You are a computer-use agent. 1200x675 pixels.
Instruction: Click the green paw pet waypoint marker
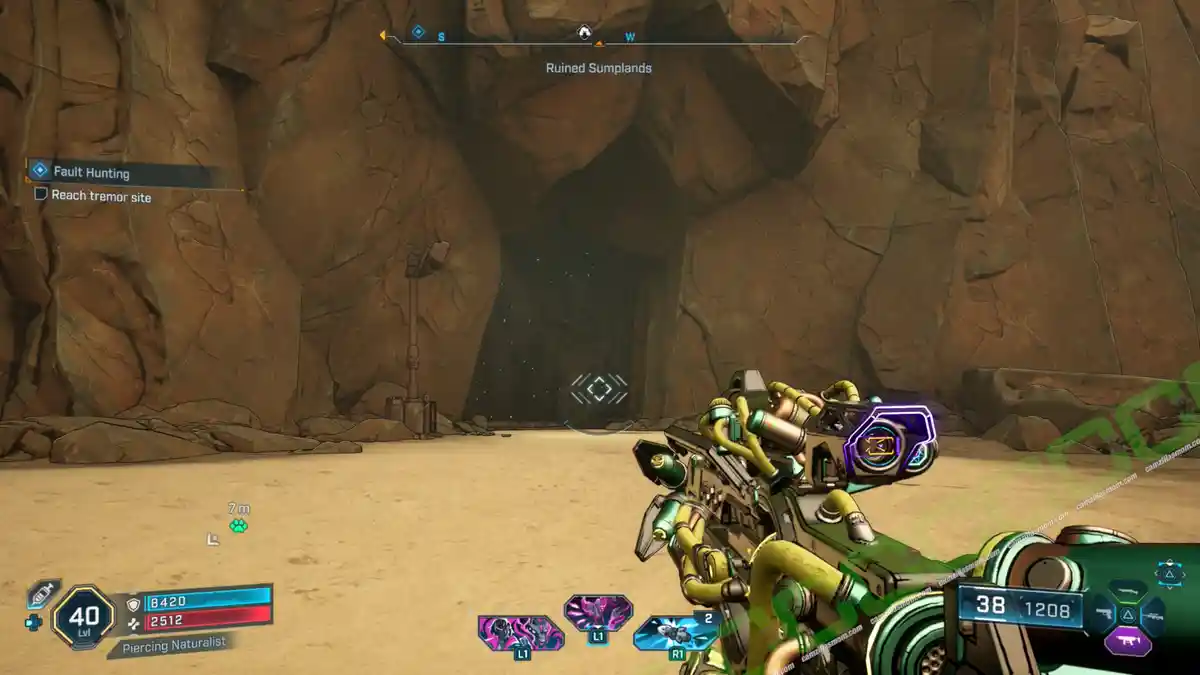(x=238, y=526)
